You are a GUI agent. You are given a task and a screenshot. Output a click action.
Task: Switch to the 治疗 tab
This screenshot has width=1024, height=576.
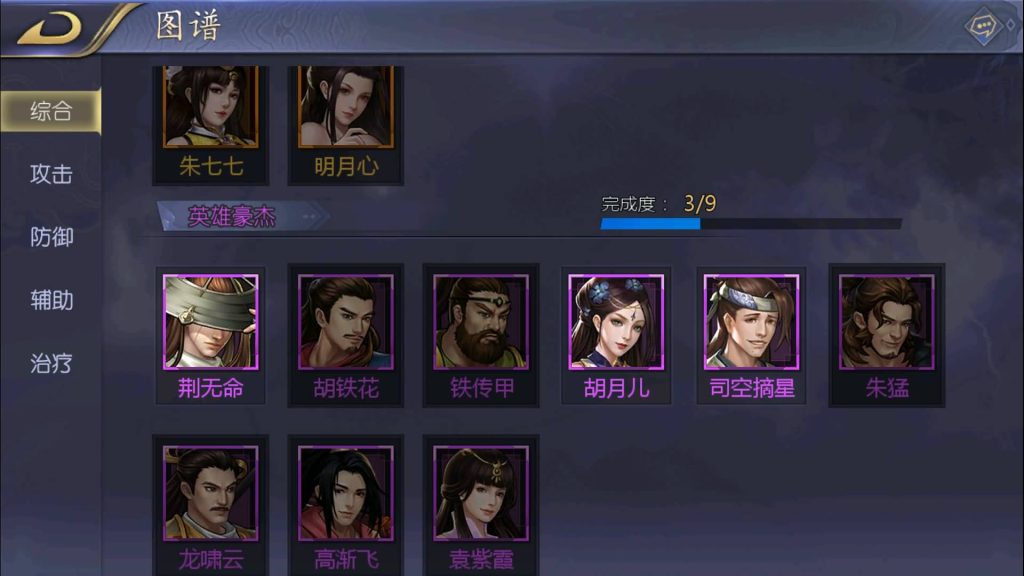(x=51, y=363)
